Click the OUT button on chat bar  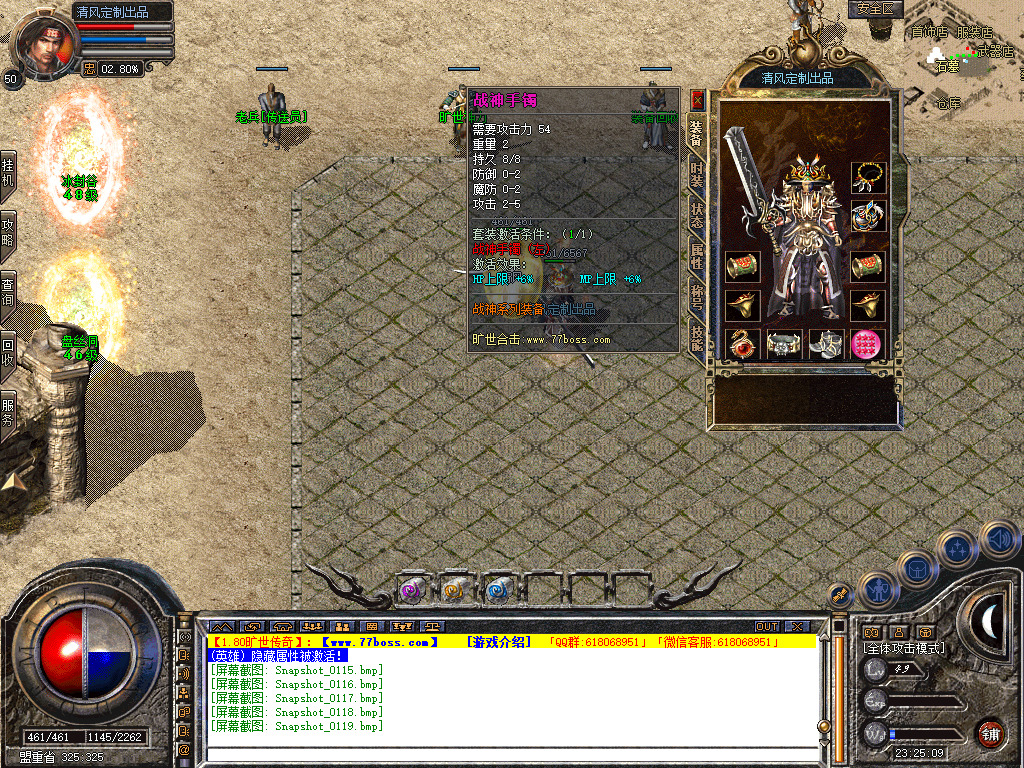coord(767,627)
